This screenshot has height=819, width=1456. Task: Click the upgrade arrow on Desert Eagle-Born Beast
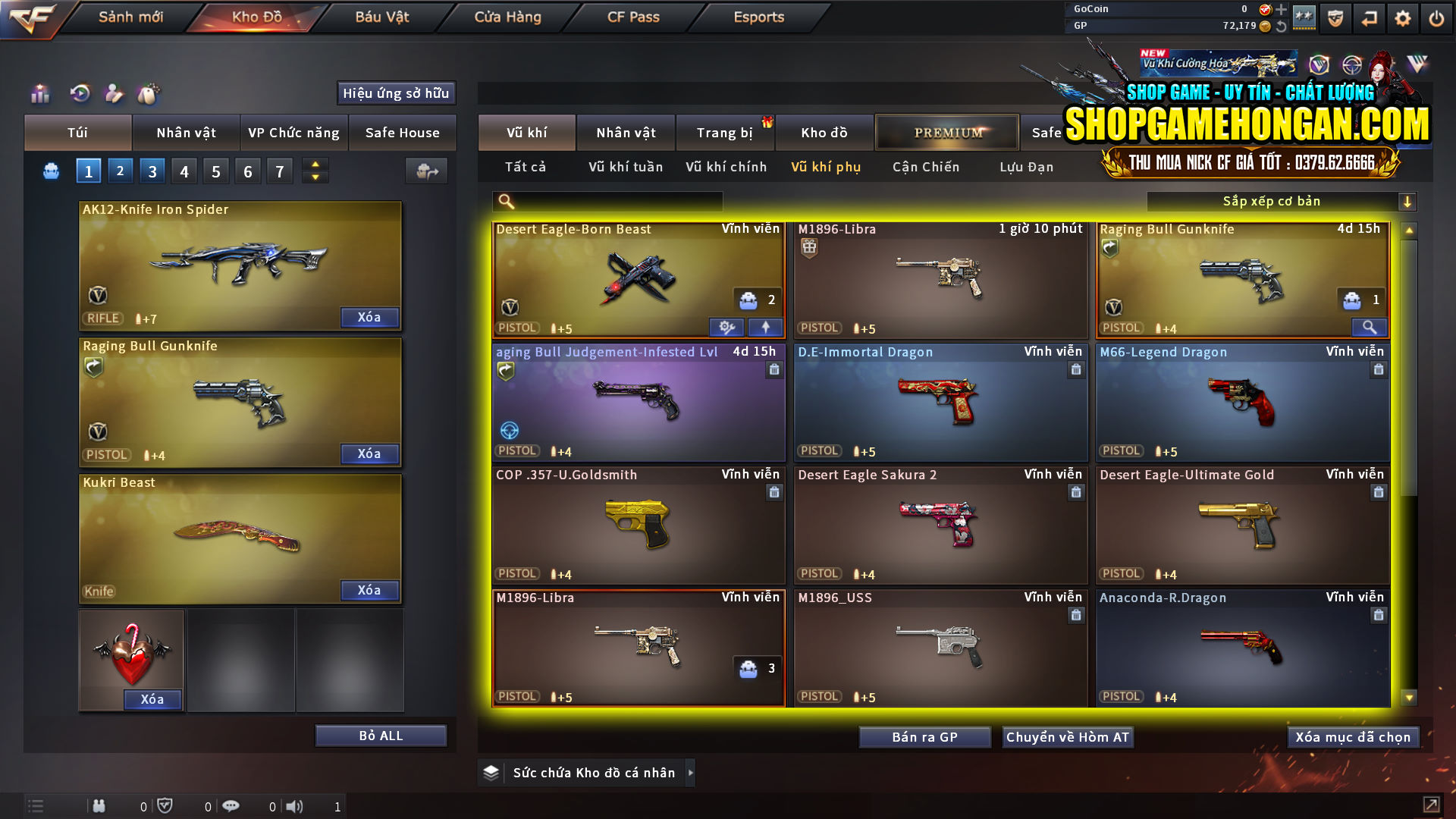pos(766,326)
